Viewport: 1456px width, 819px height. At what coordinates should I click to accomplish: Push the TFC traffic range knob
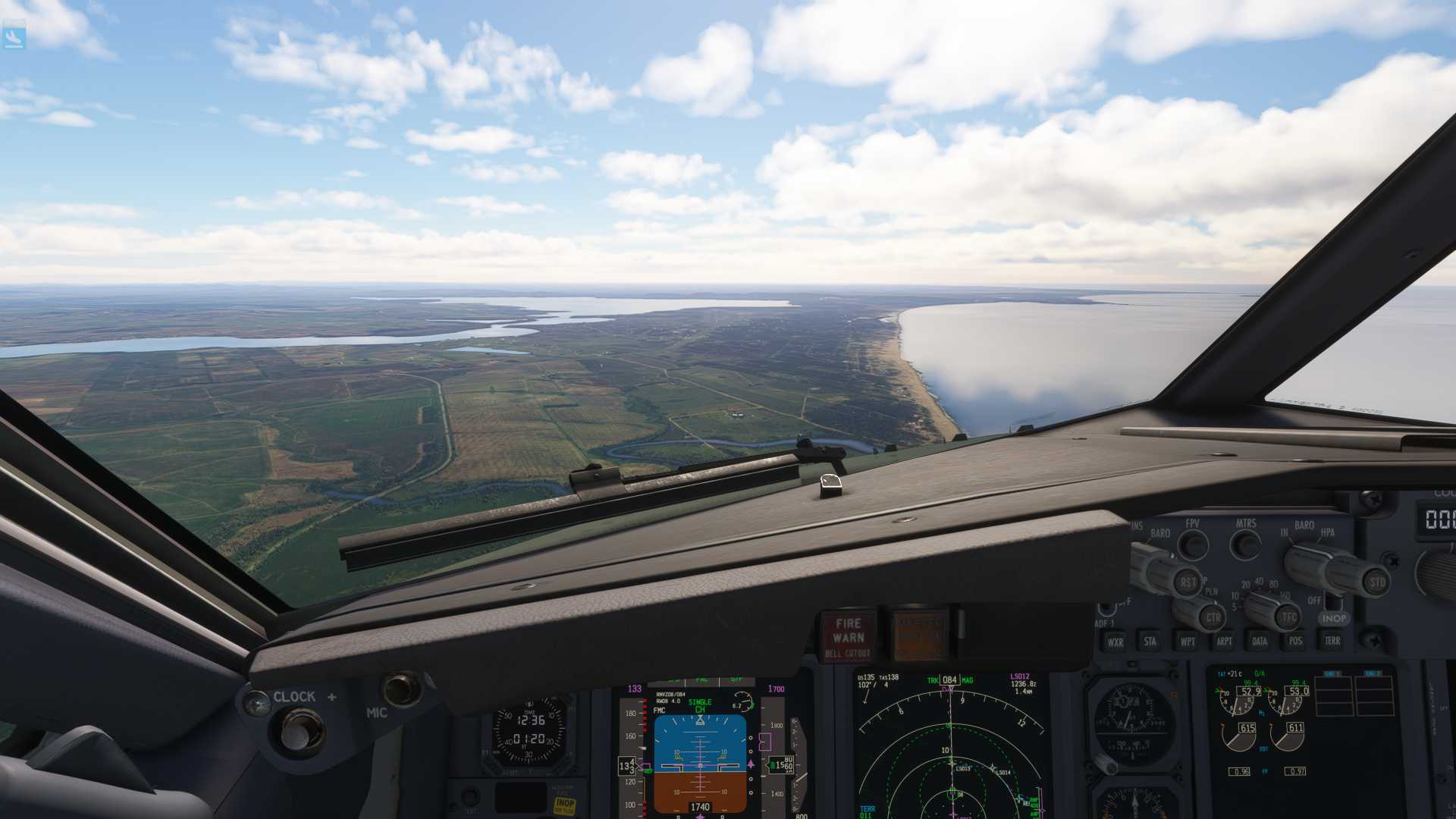coord(1289,617)
